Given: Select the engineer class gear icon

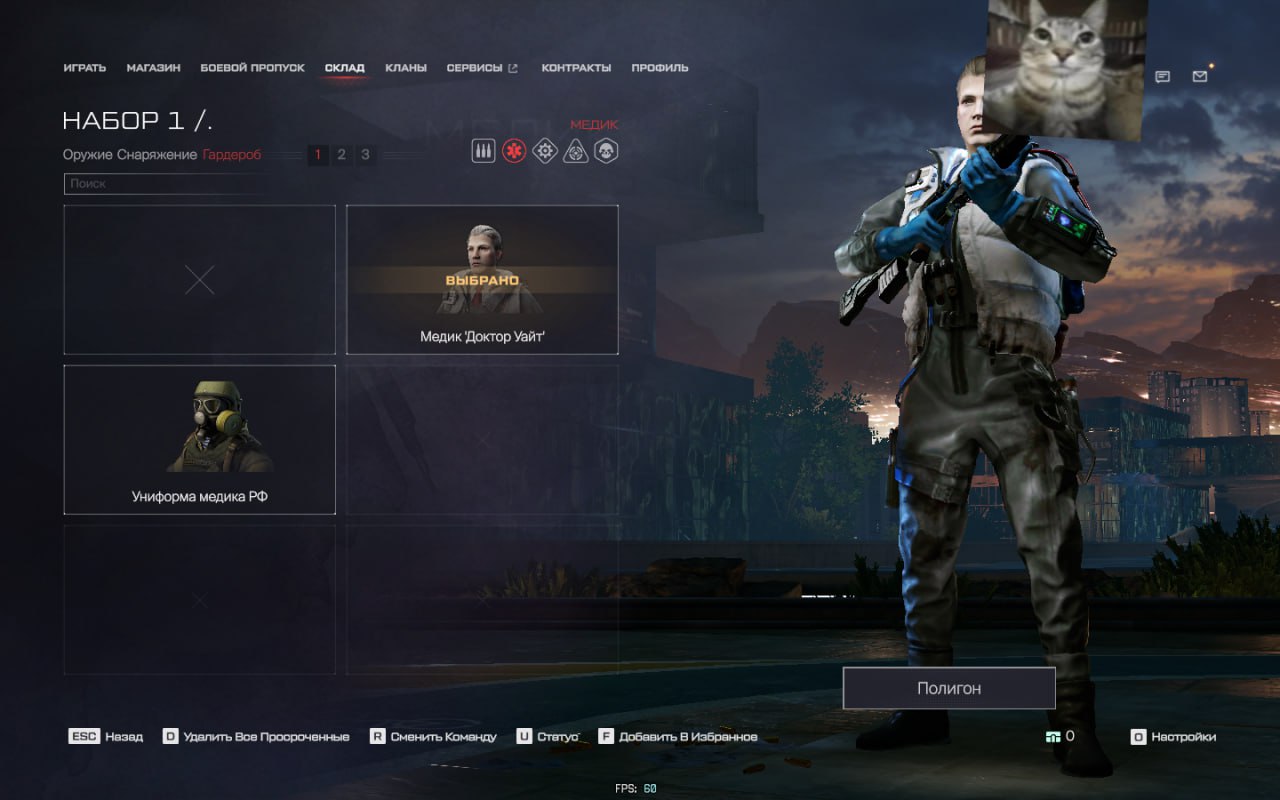Looking at the screenshot, I should click(545, 151).
